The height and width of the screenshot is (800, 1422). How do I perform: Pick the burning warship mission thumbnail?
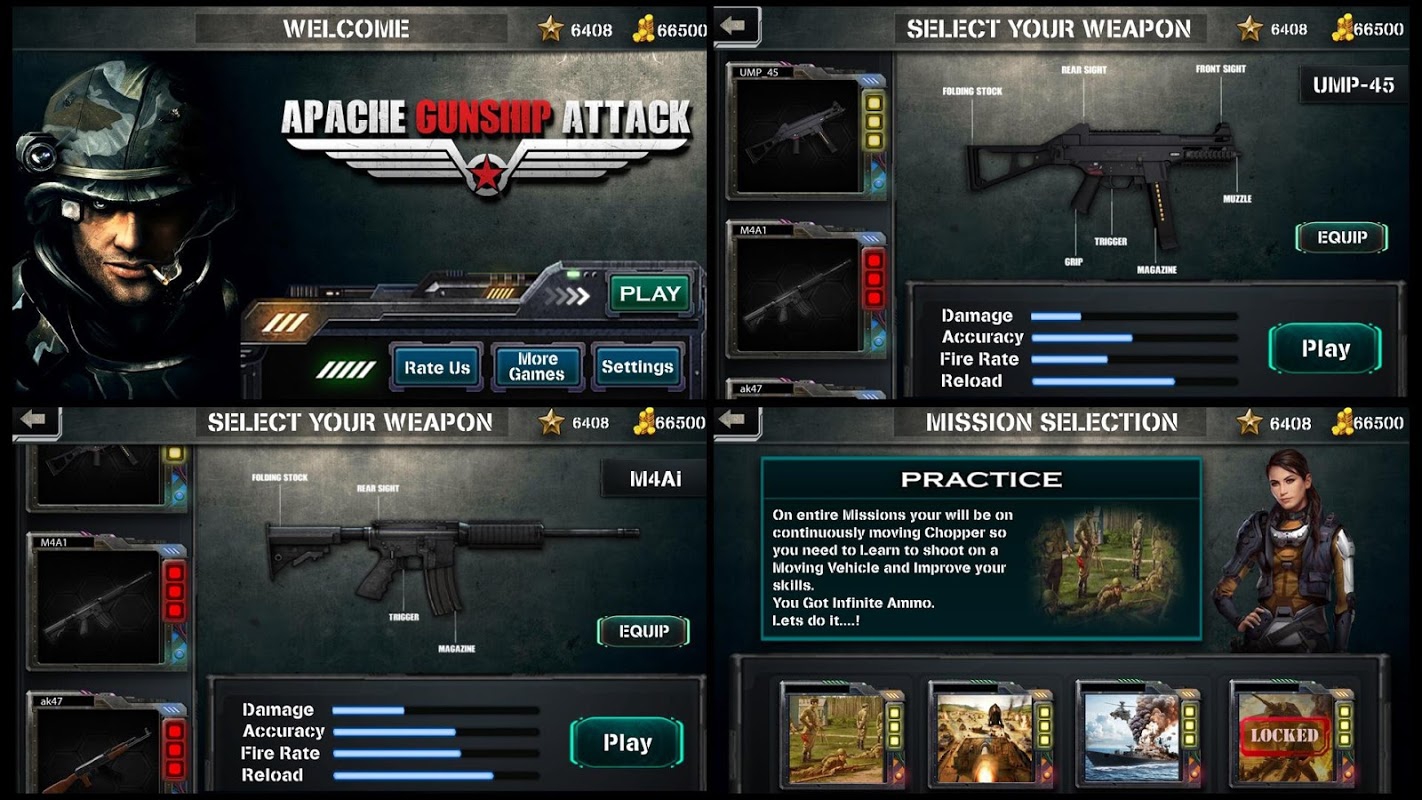pos(1132,738)
